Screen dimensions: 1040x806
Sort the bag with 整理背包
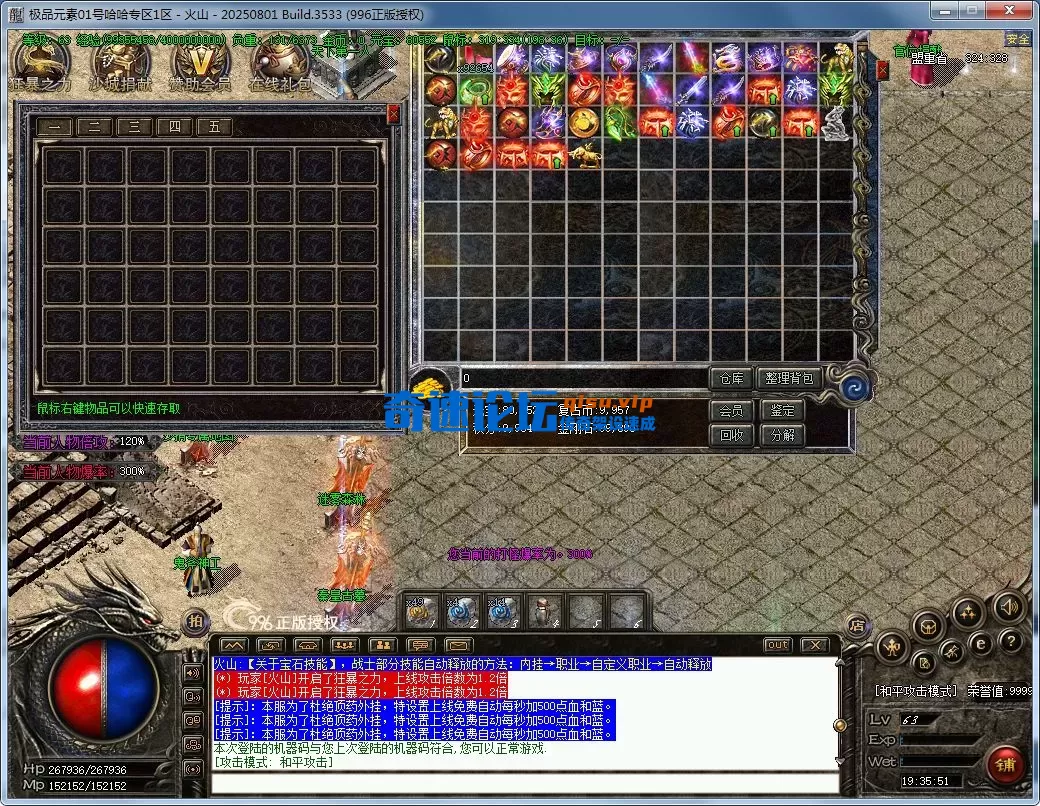[789, 378]
